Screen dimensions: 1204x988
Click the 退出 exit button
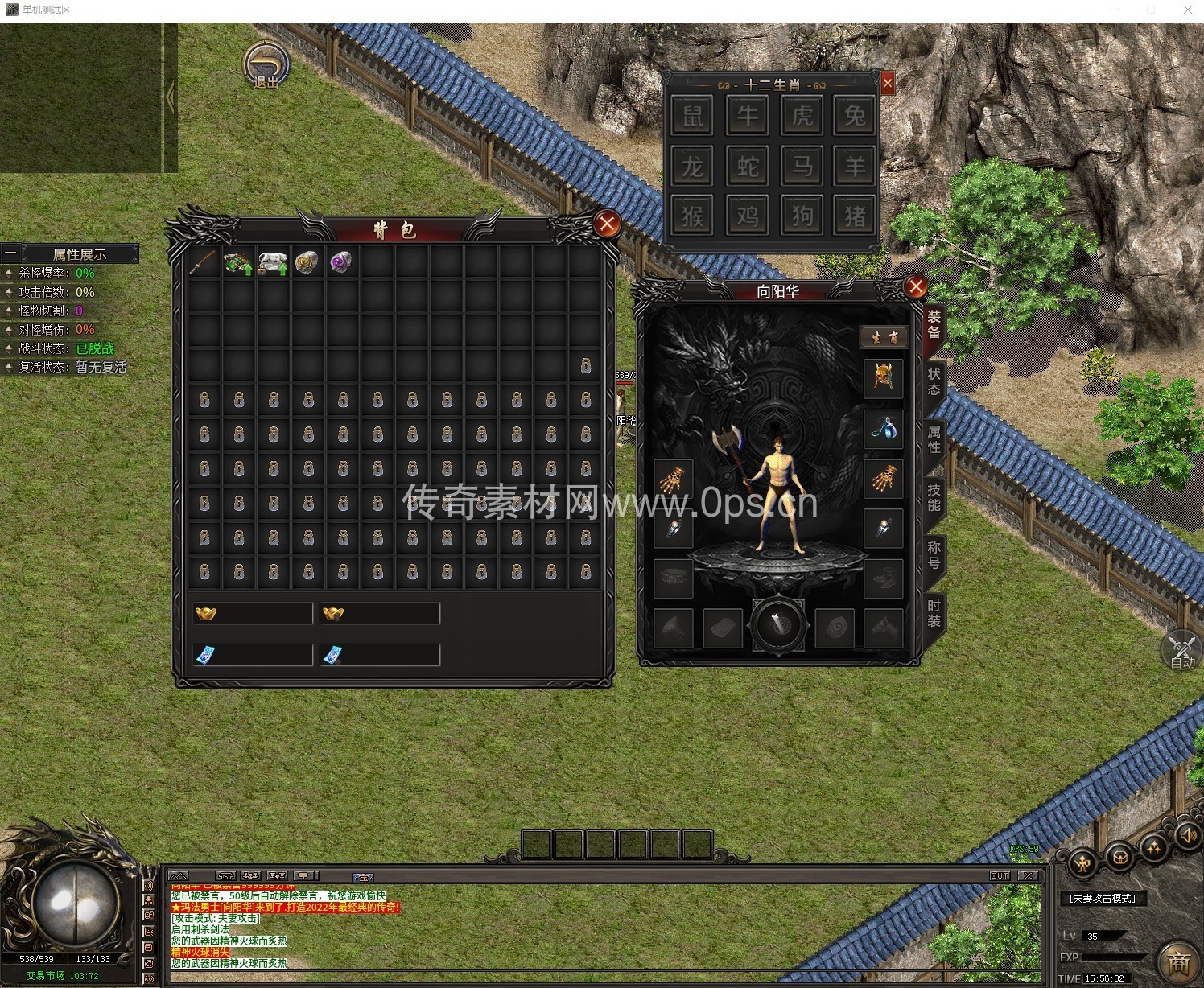coord(266,66)
